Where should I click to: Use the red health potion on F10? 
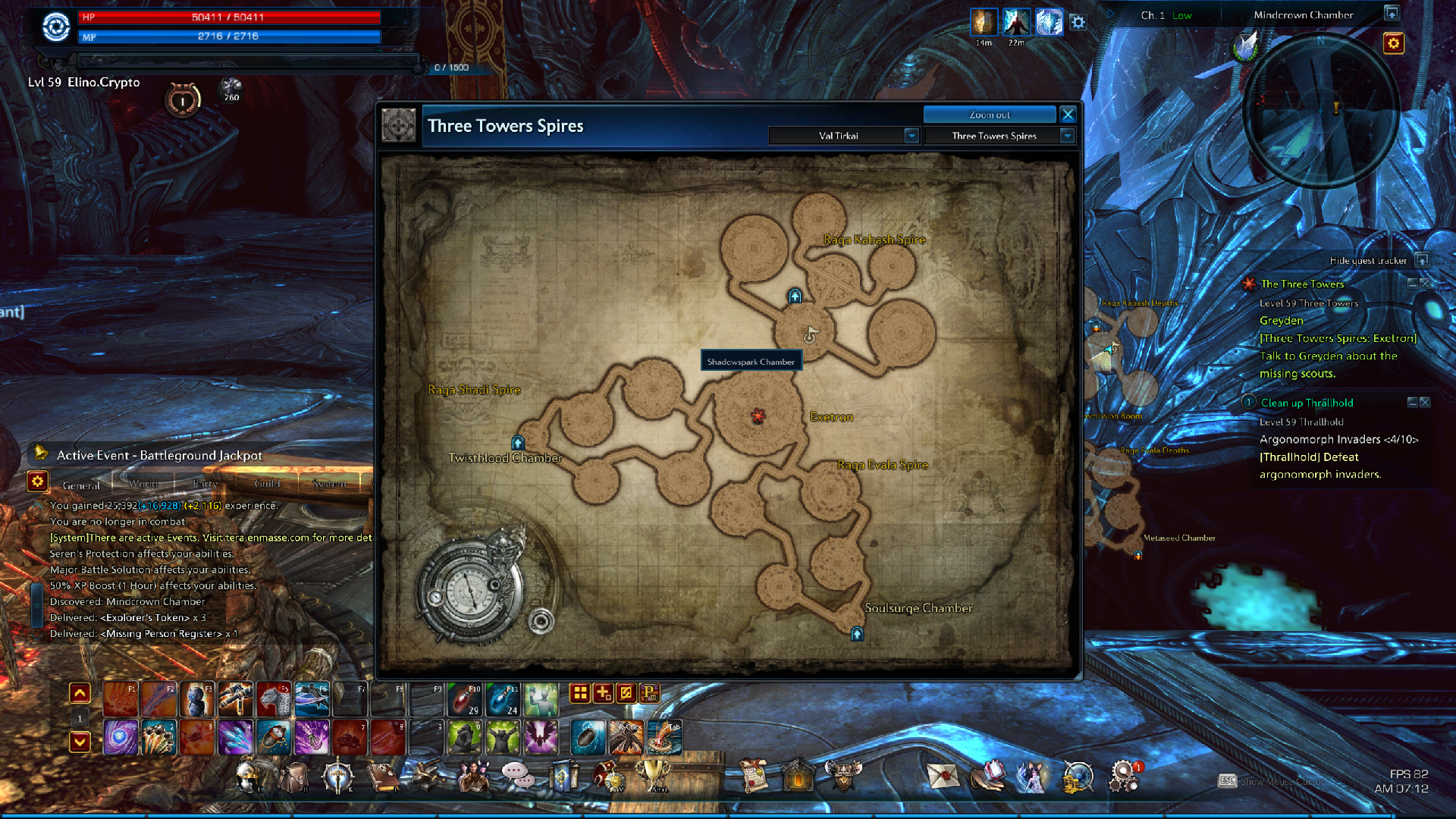click(465, 699)
